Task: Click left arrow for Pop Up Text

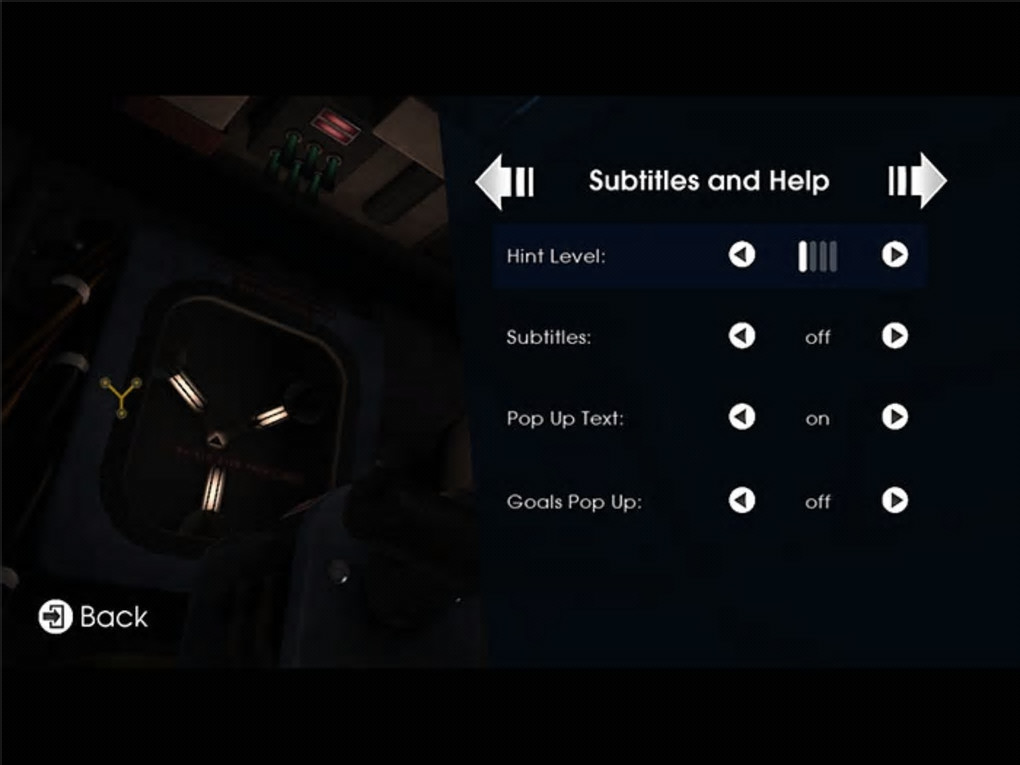Action: click(x=741, y=417)
